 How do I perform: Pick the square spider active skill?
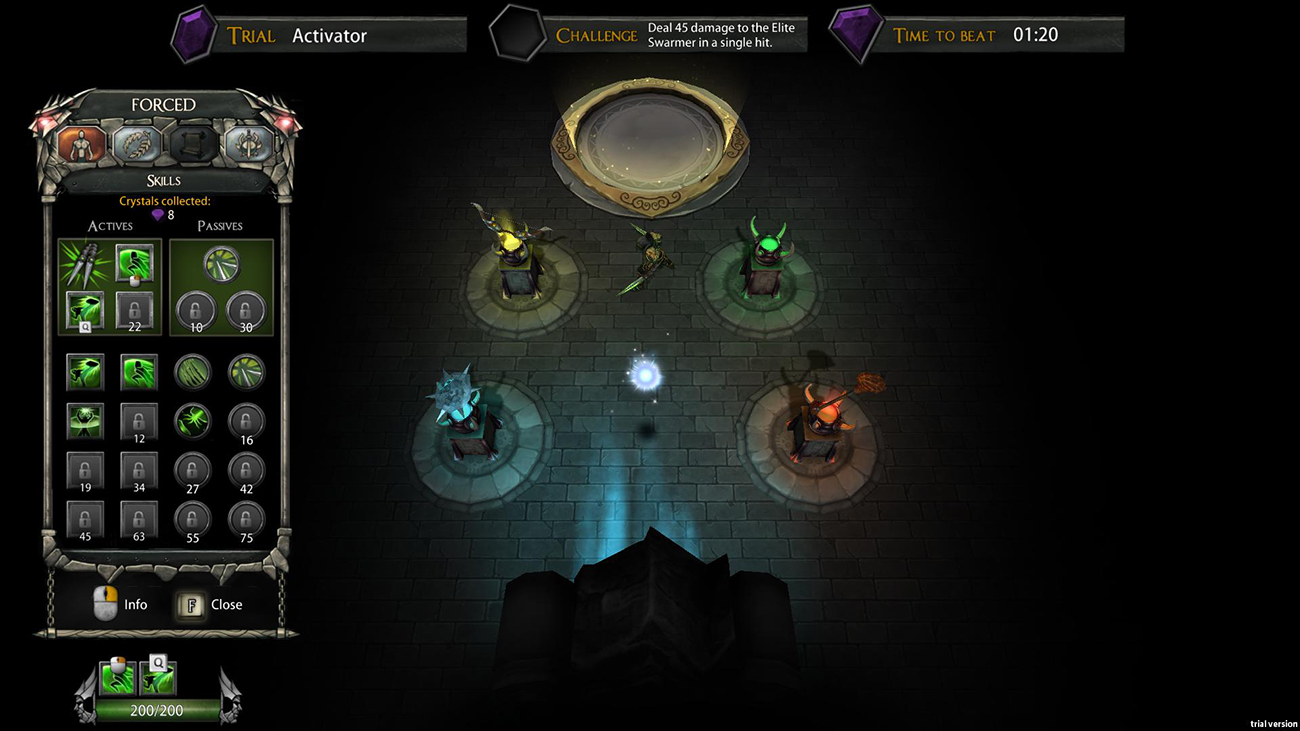(85, 421)
